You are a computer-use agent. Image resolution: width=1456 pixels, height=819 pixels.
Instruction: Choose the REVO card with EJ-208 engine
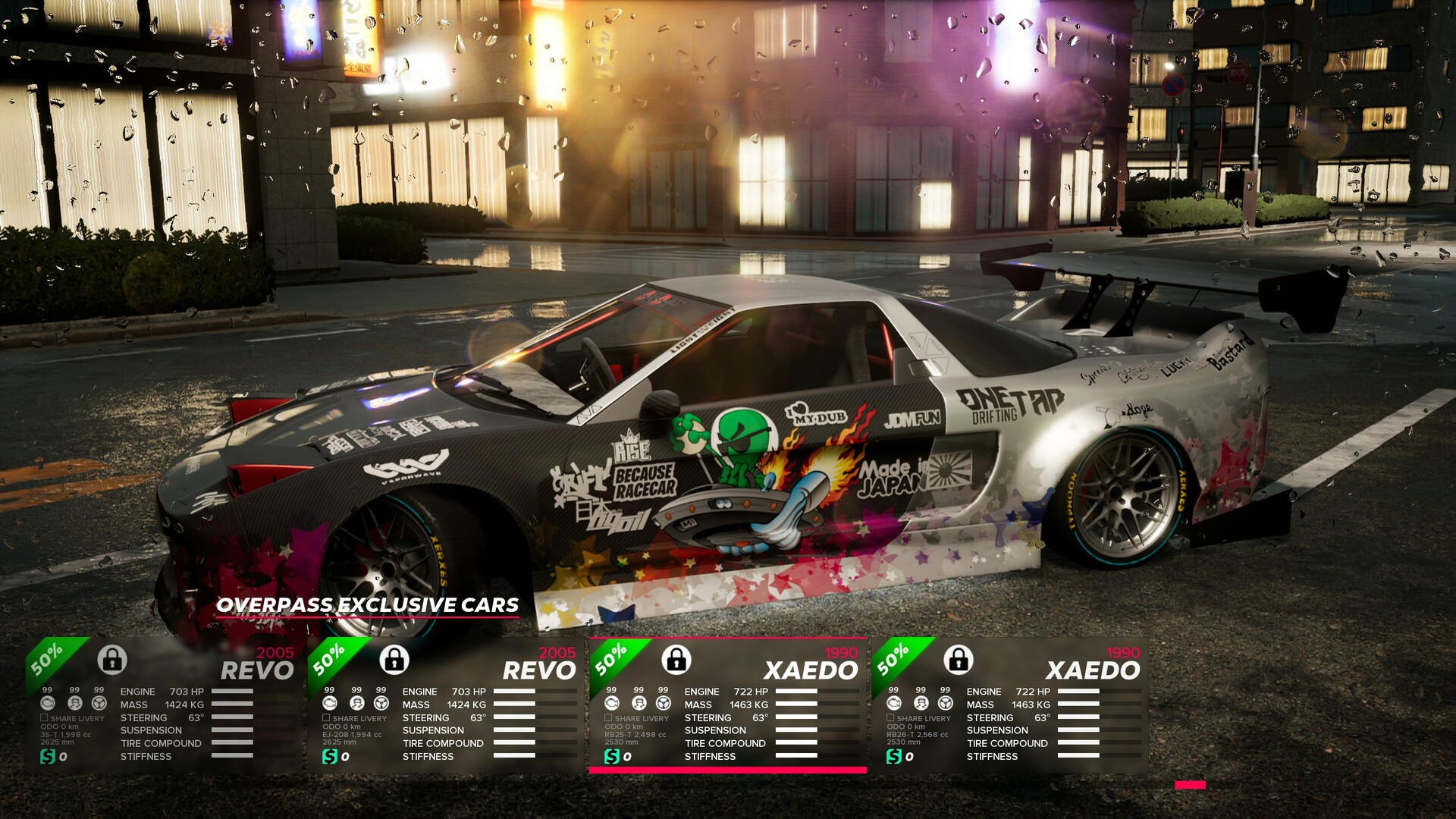tap(445, 705)
